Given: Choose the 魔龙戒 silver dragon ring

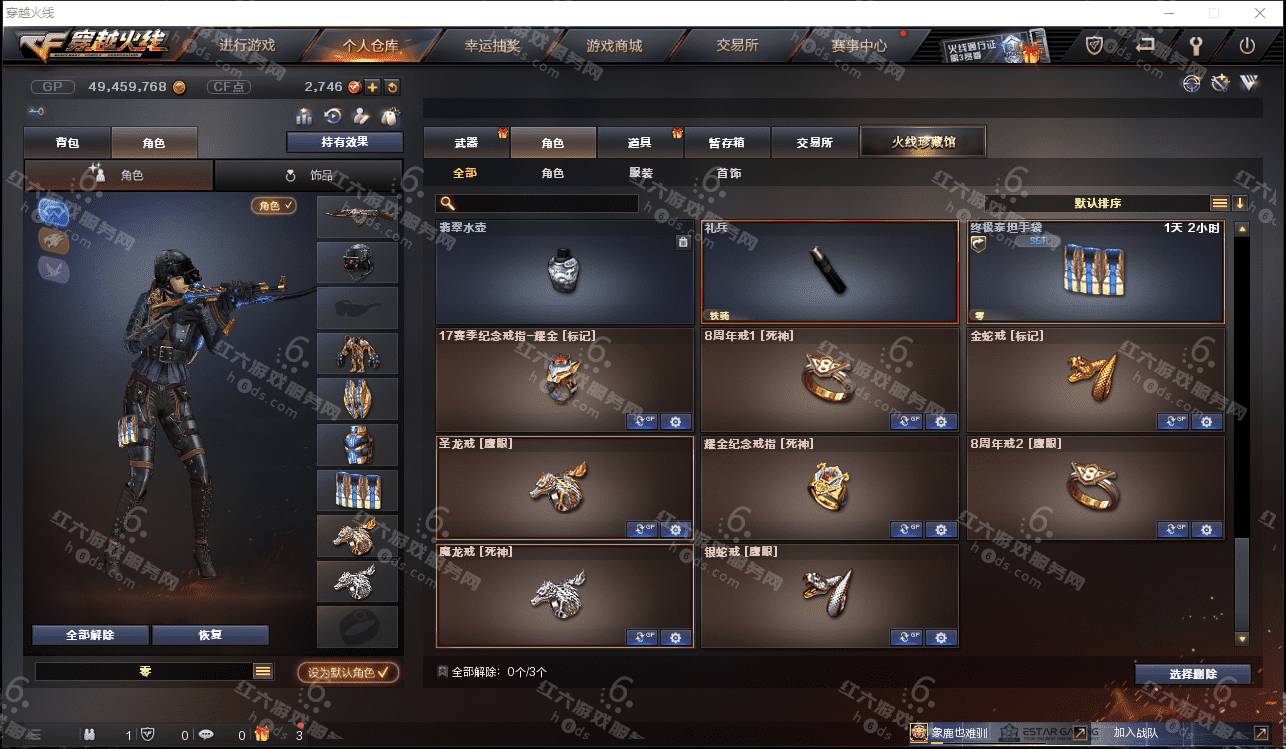Looking at the screenshot, I should click(x=564, y=595).
